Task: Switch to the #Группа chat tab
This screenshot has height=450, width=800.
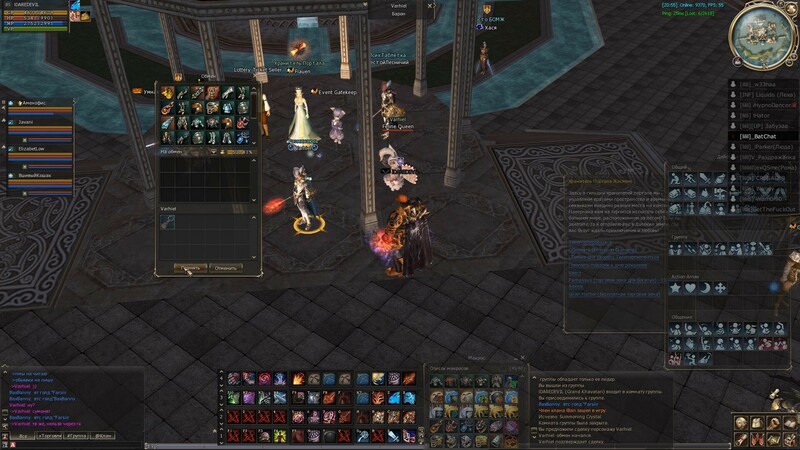Action: [75, 437]
